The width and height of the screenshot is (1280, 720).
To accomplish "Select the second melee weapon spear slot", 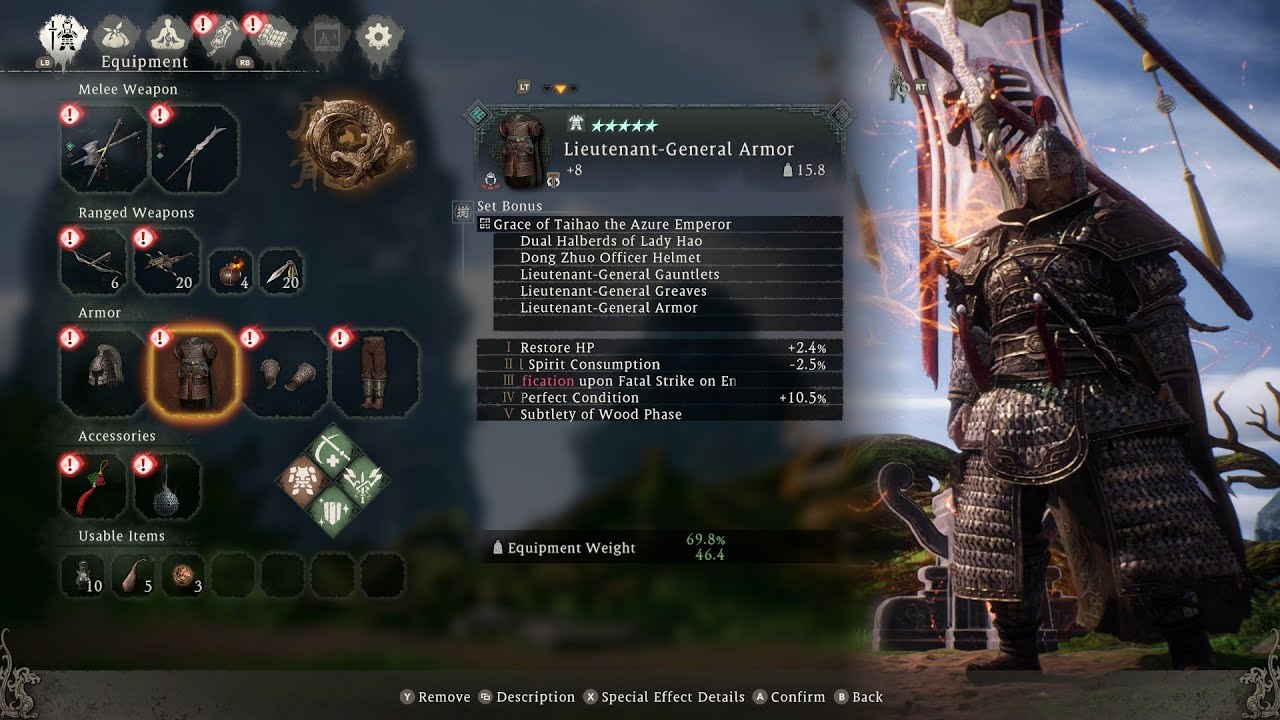I will pos(195,150).
